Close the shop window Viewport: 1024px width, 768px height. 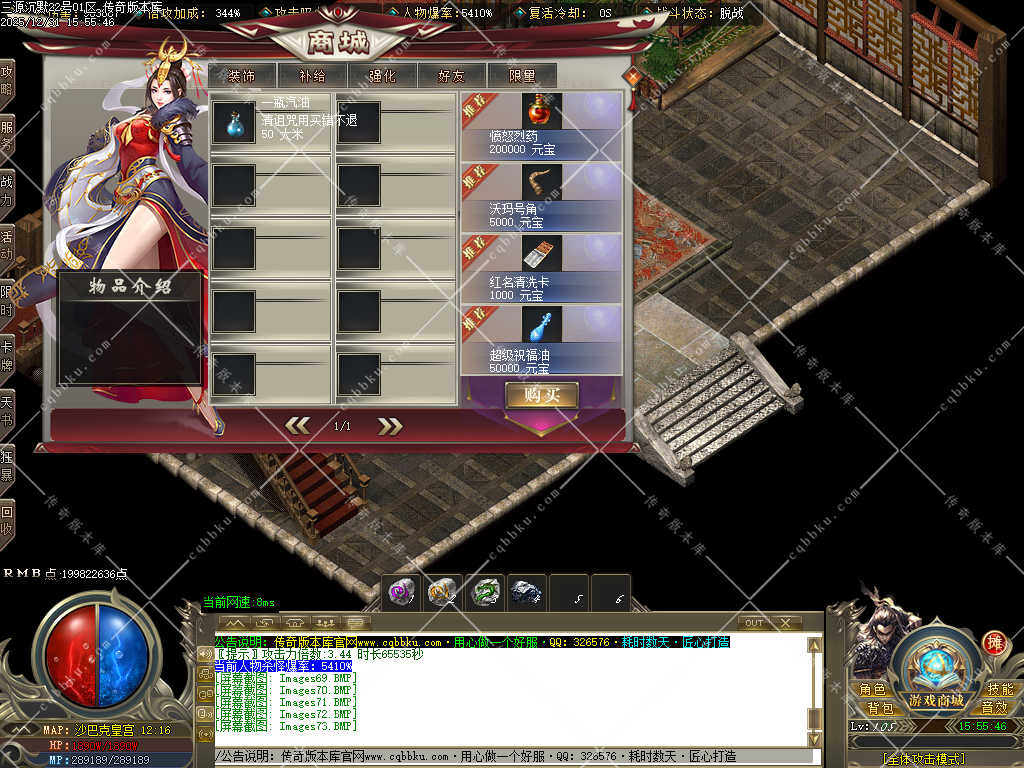(x=632, y=77)
